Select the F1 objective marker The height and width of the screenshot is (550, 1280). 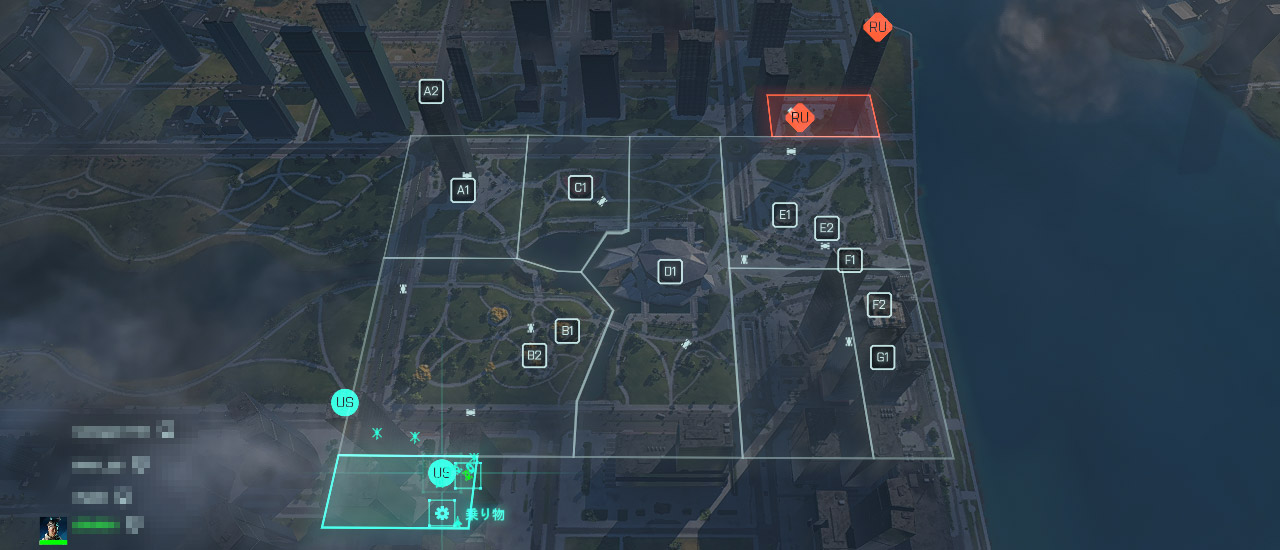850,260
